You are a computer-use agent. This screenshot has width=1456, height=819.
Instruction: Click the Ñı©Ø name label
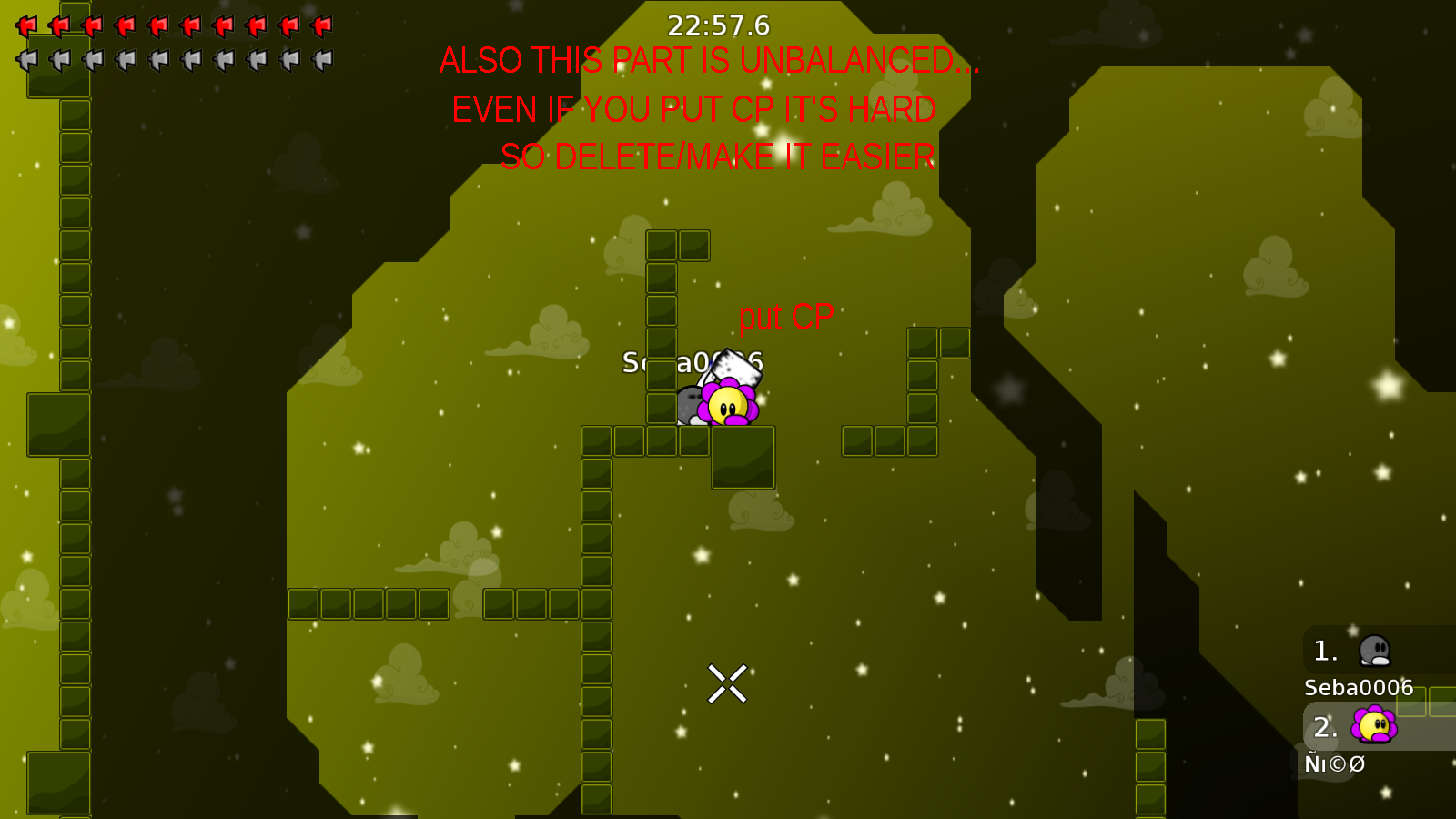(x=1335, y=764)
